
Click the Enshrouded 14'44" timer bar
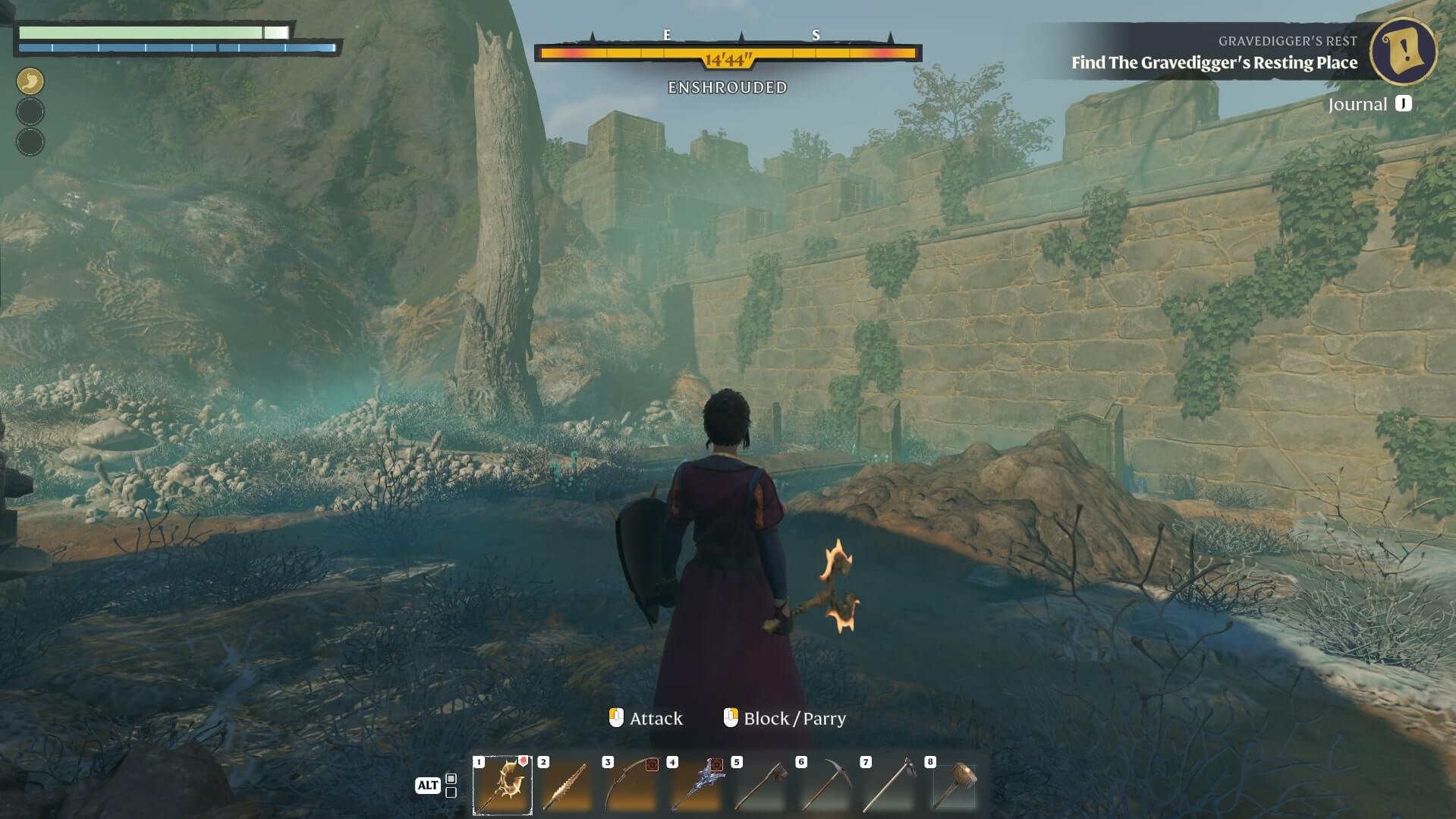(x=727, y=53)
